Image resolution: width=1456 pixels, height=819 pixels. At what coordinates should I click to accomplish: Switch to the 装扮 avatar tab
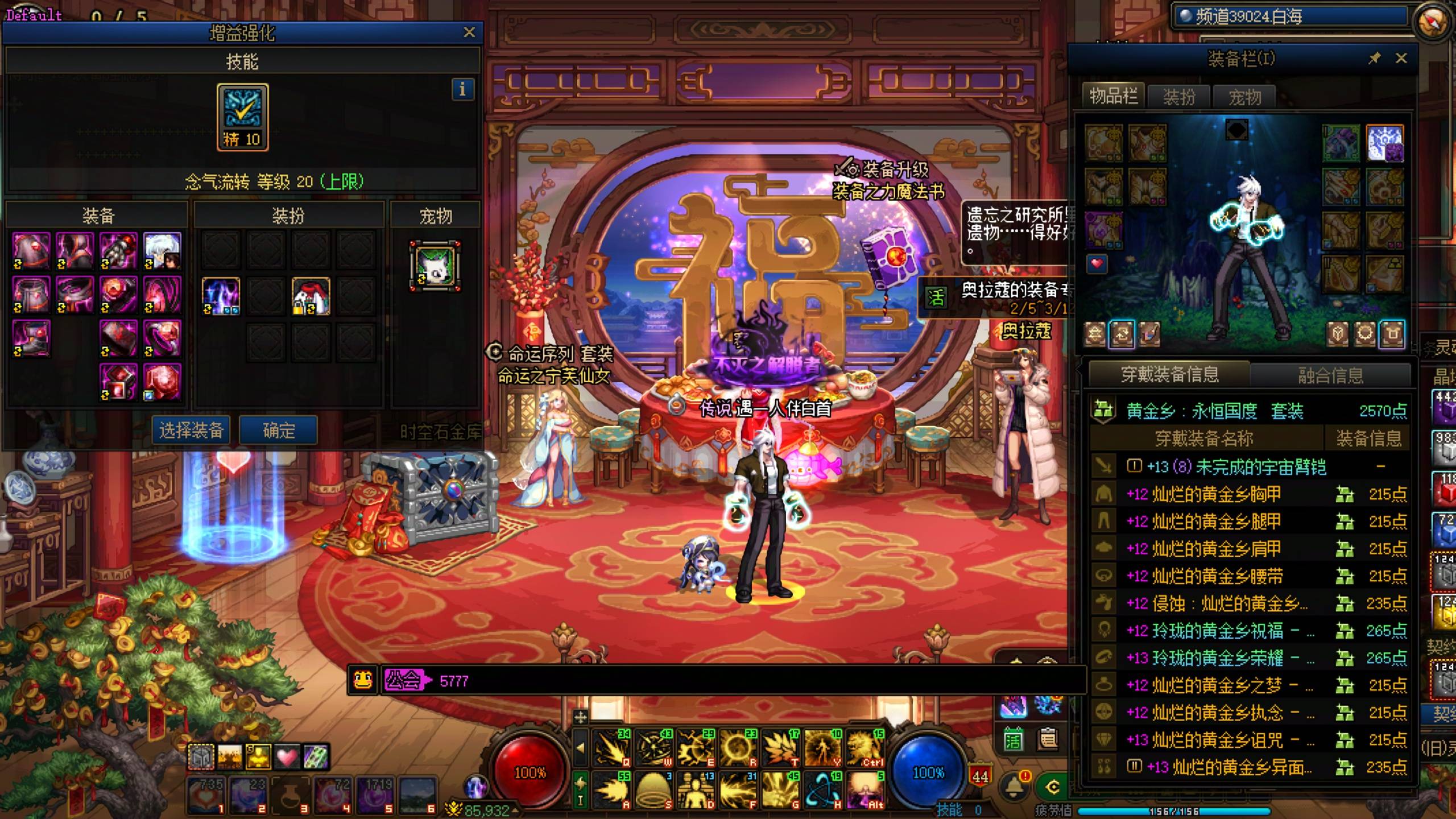pos(1179,97)
